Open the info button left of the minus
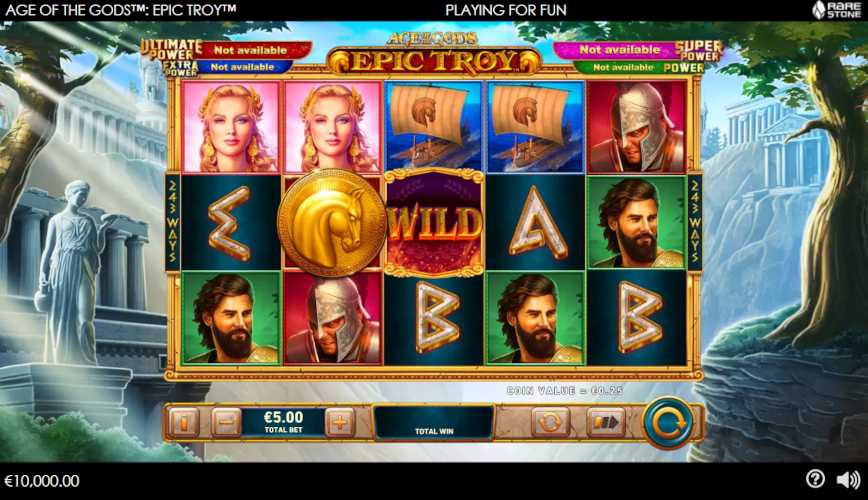 coord(185,423)
